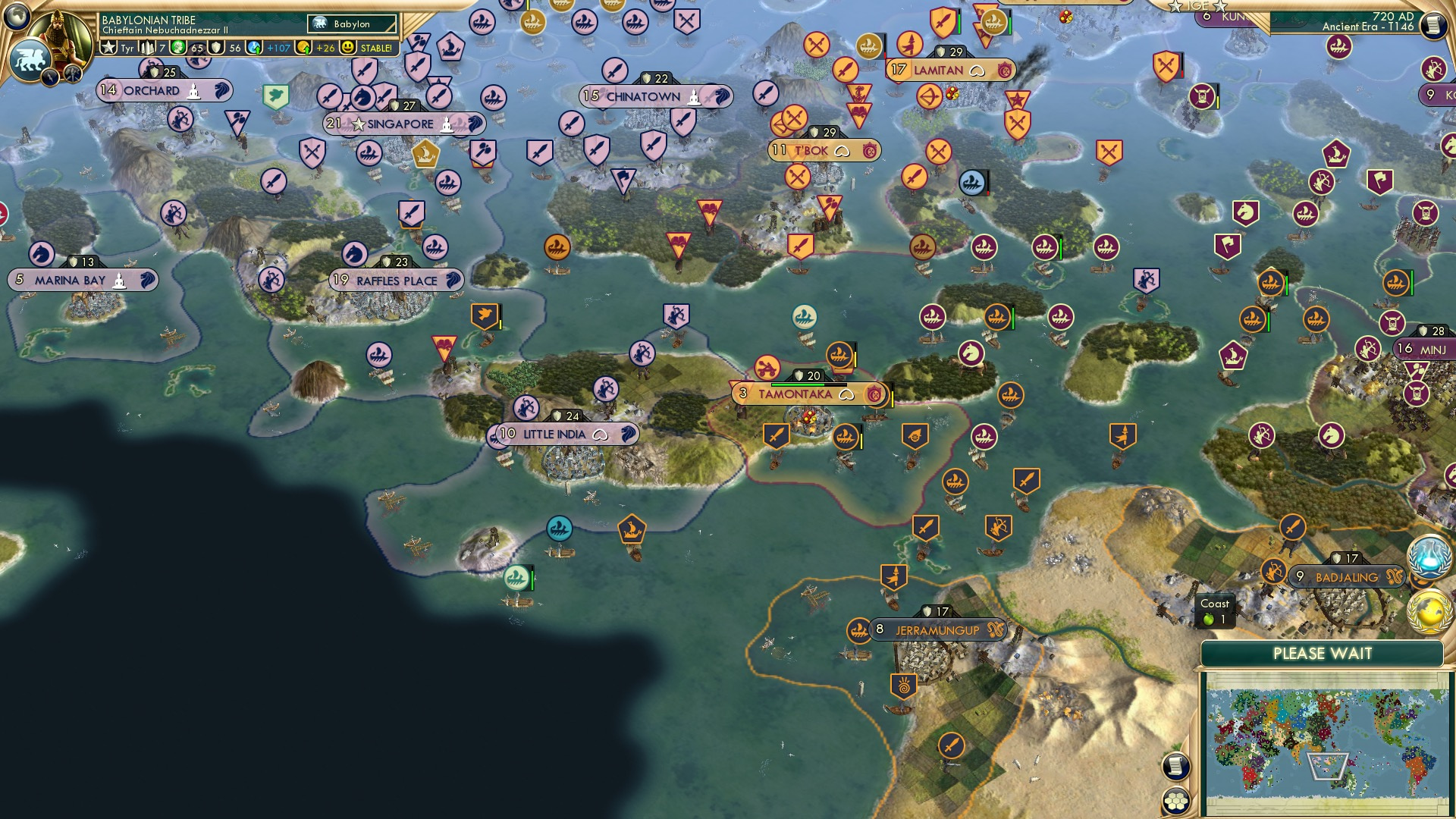Screen dimensions: 1456x819
Task: Click the +26 gold income indicator
Action: coord(326,49)
